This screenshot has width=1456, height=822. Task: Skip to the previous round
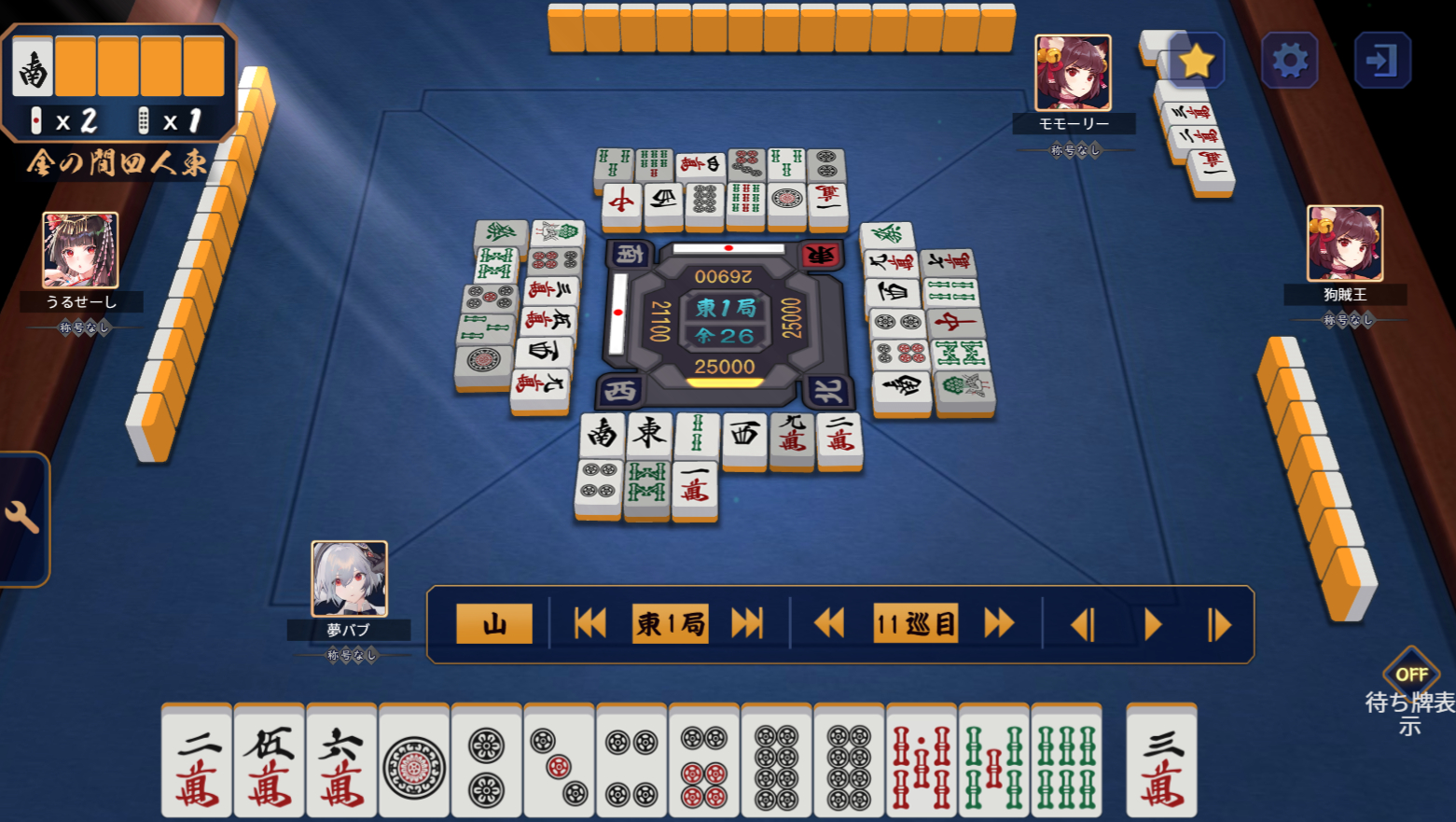589,622
